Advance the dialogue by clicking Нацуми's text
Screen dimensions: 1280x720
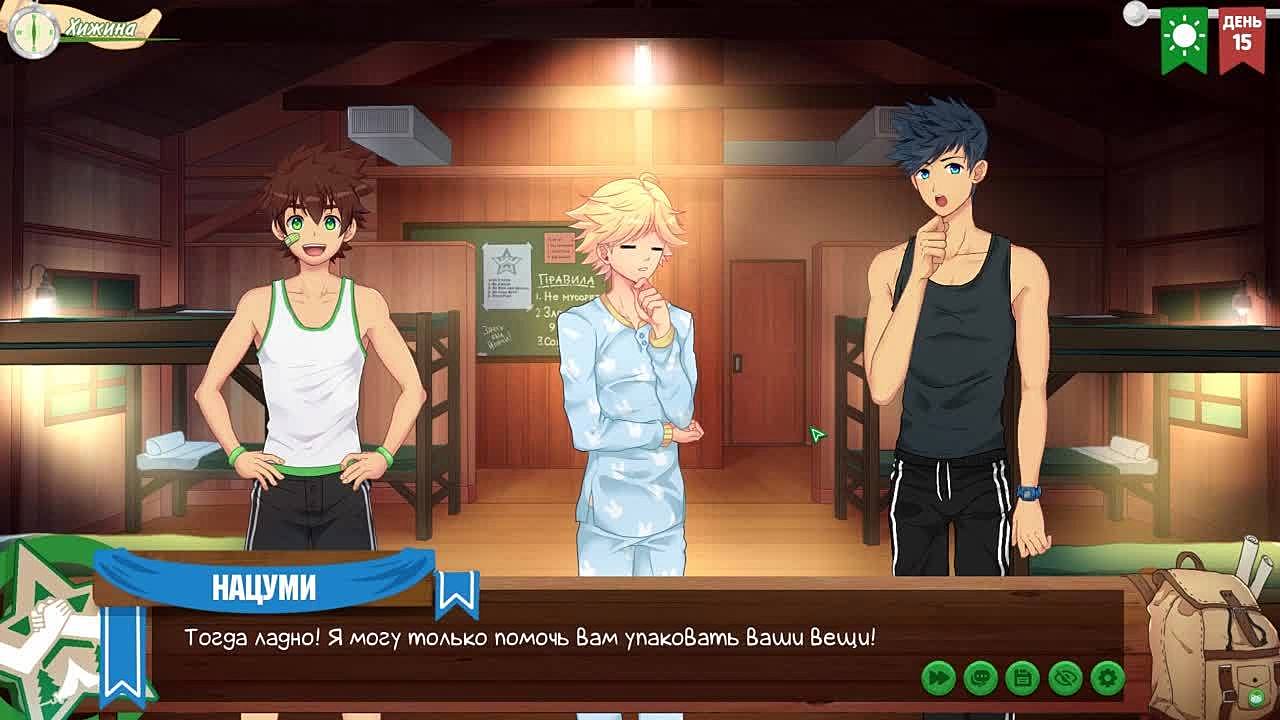pyautogui.click(x=530, y=637)
